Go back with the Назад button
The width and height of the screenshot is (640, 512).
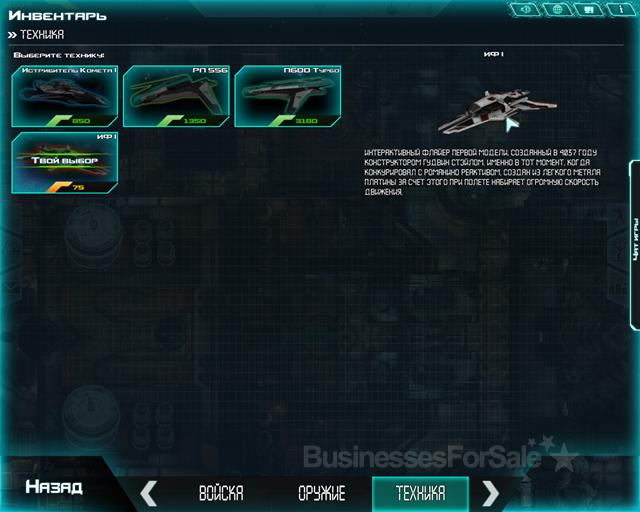[x=53, y=489]
